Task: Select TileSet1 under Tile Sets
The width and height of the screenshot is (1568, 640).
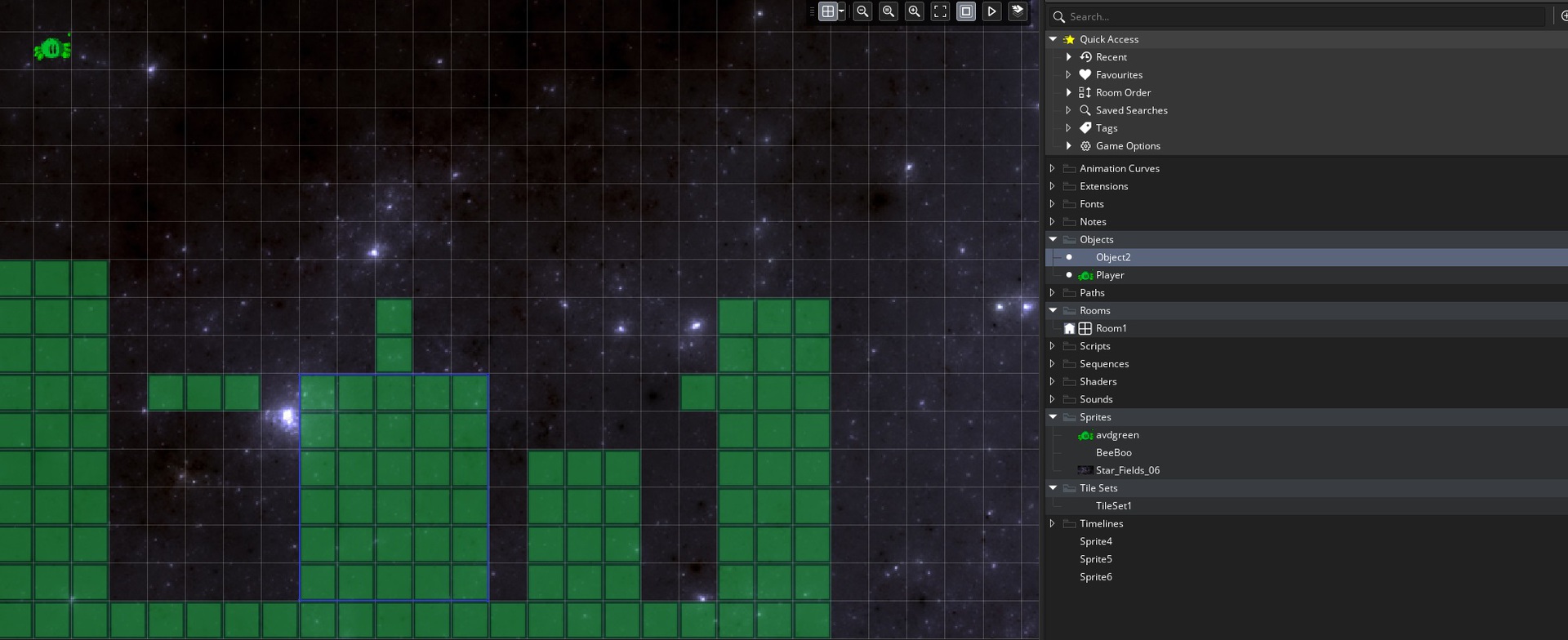Action: point(1114,505)
